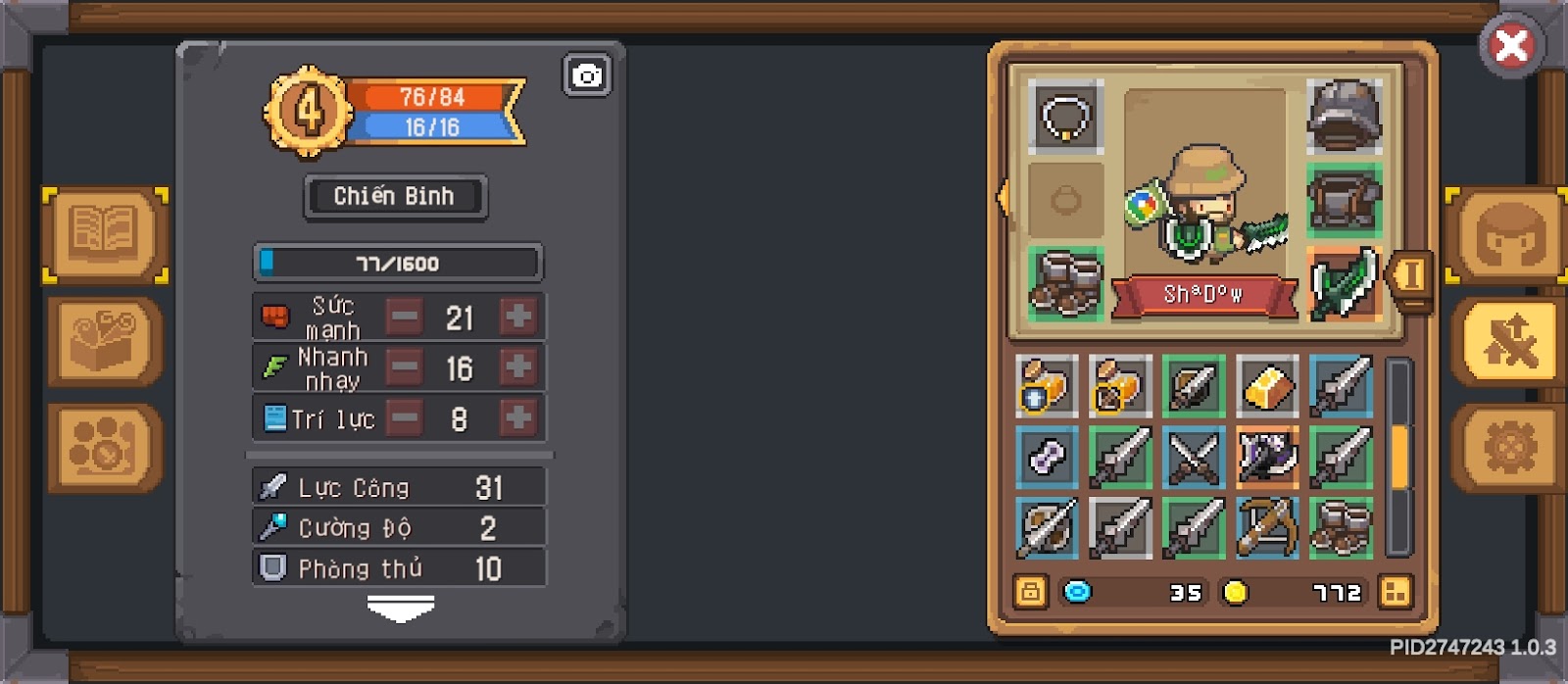
Task: Open the Chiến Binh class button
Action: [x=395, y=197]
